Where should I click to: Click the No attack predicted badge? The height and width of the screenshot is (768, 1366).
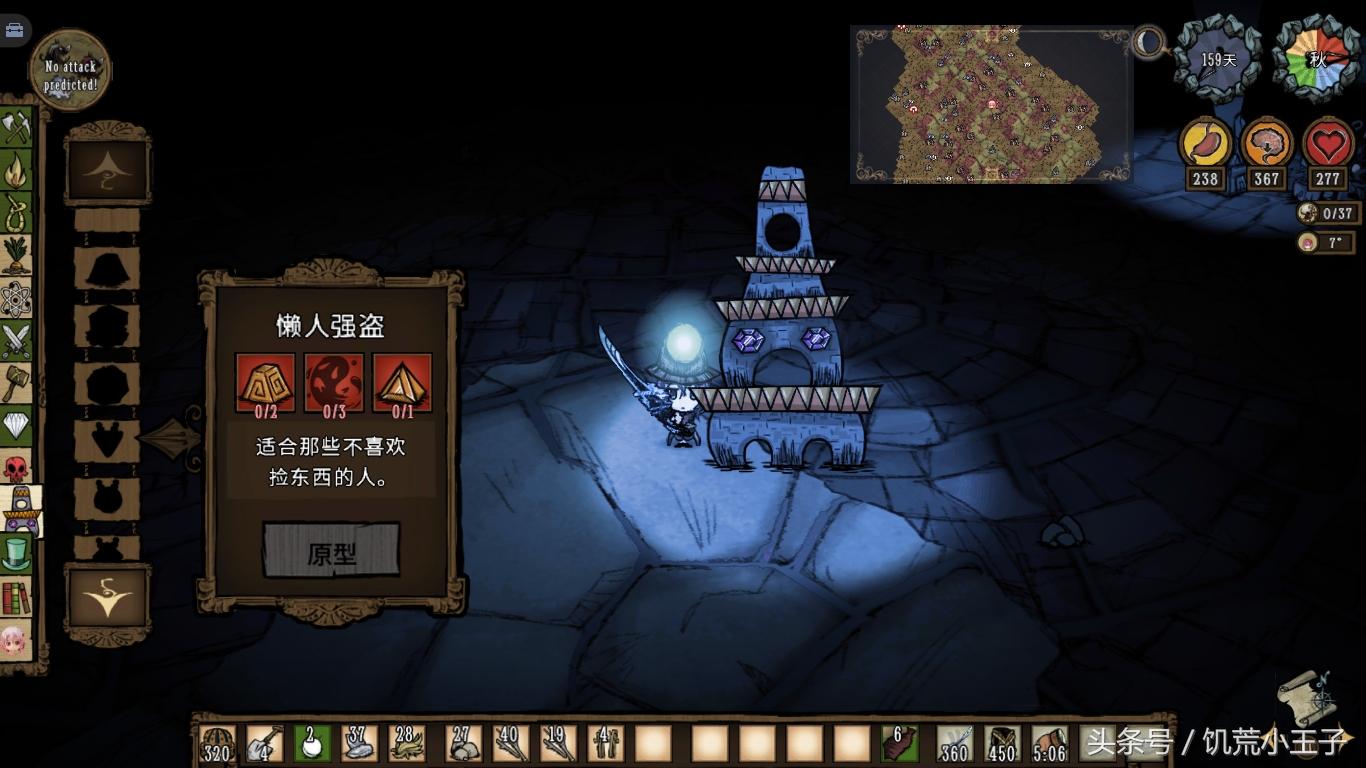coord(70,70)
